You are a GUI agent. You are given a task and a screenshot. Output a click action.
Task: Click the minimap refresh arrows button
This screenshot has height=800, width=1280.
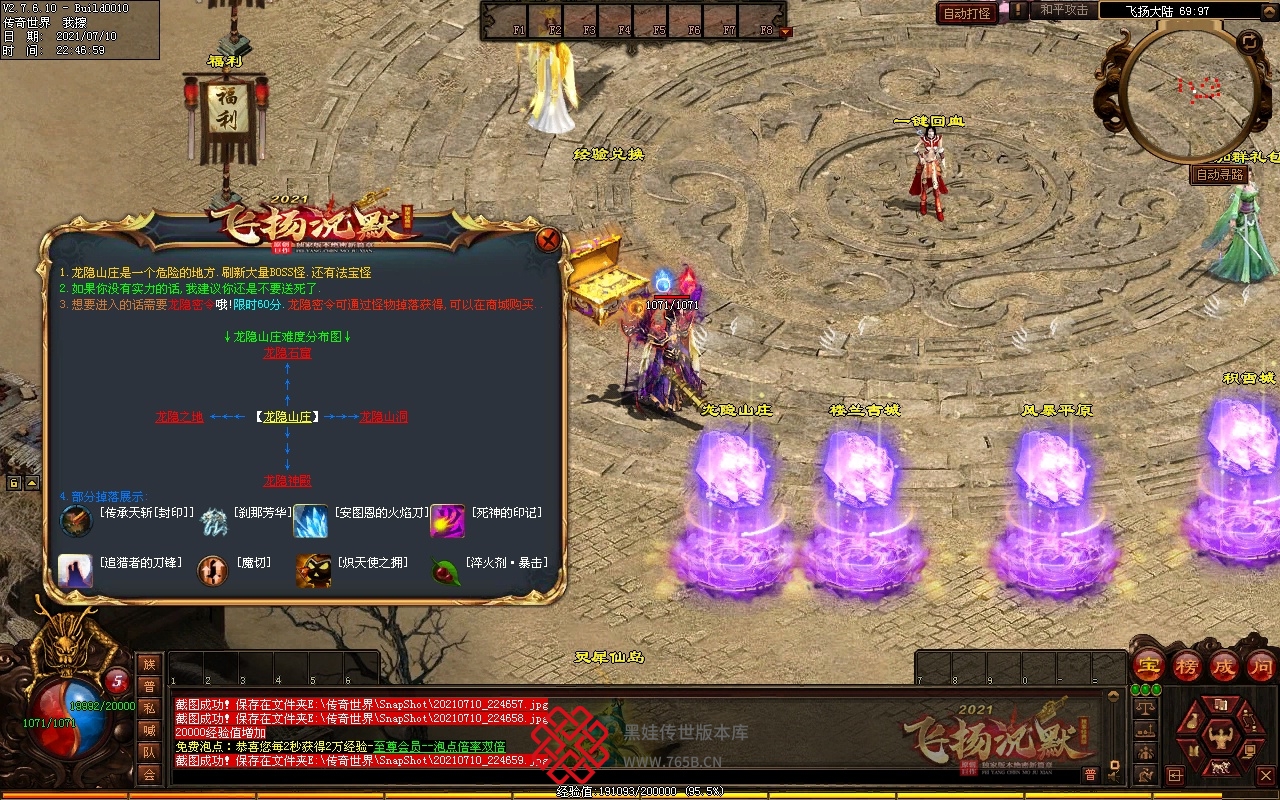coord(1249,41)
